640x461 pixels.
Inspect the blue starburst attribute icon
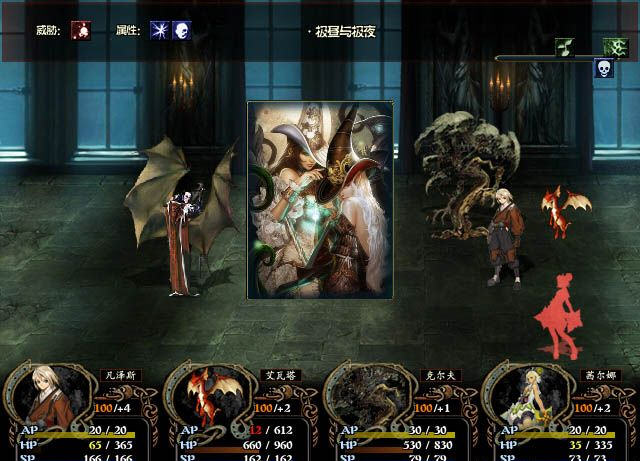pos(159,31)
